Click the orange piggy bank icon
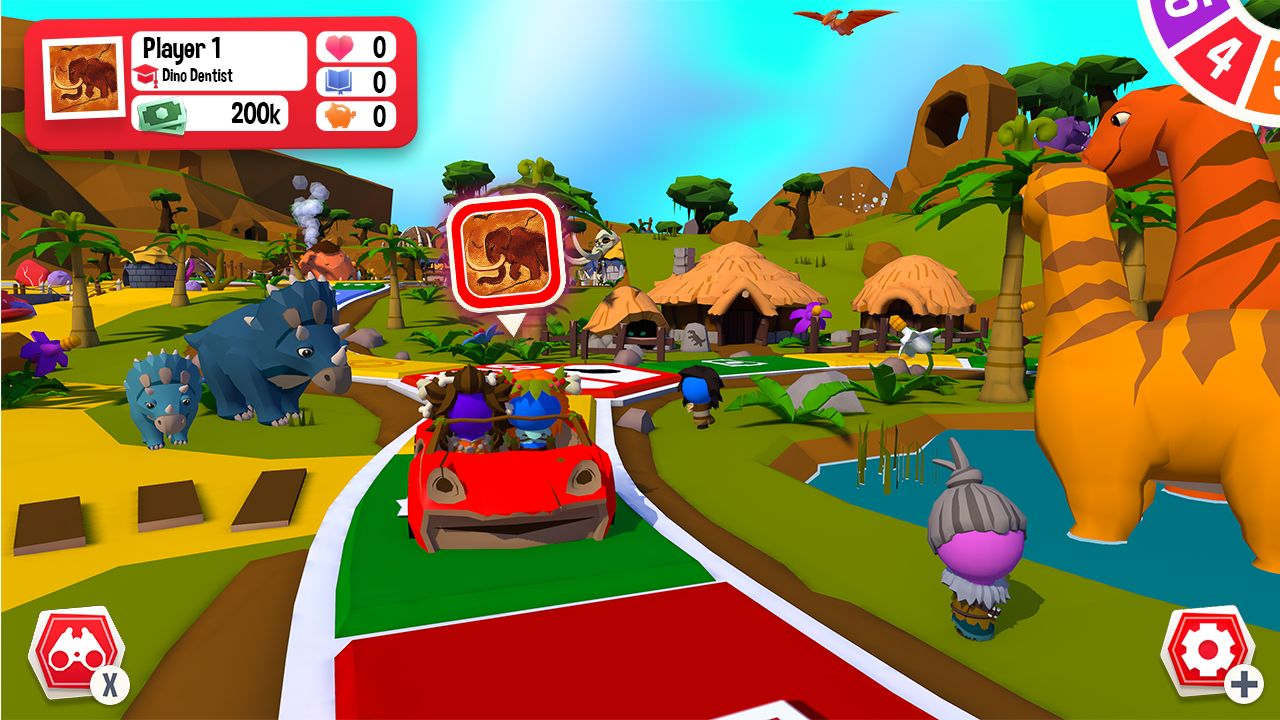Image resolution: width=1280 pixels, height=720 pixels. coord(341,115)
